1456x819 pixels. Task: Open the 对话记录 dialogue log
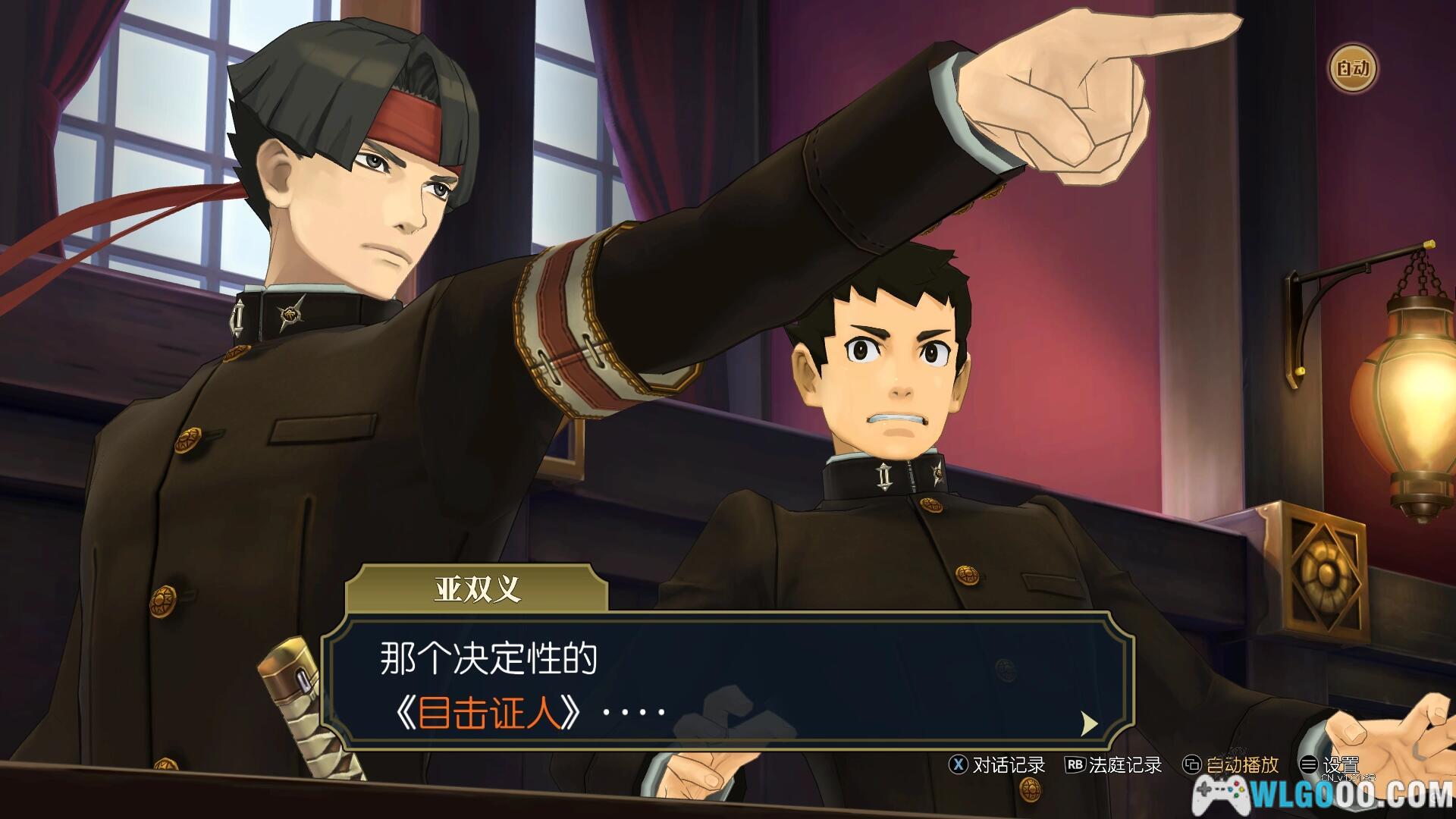(x=998, y=764)
